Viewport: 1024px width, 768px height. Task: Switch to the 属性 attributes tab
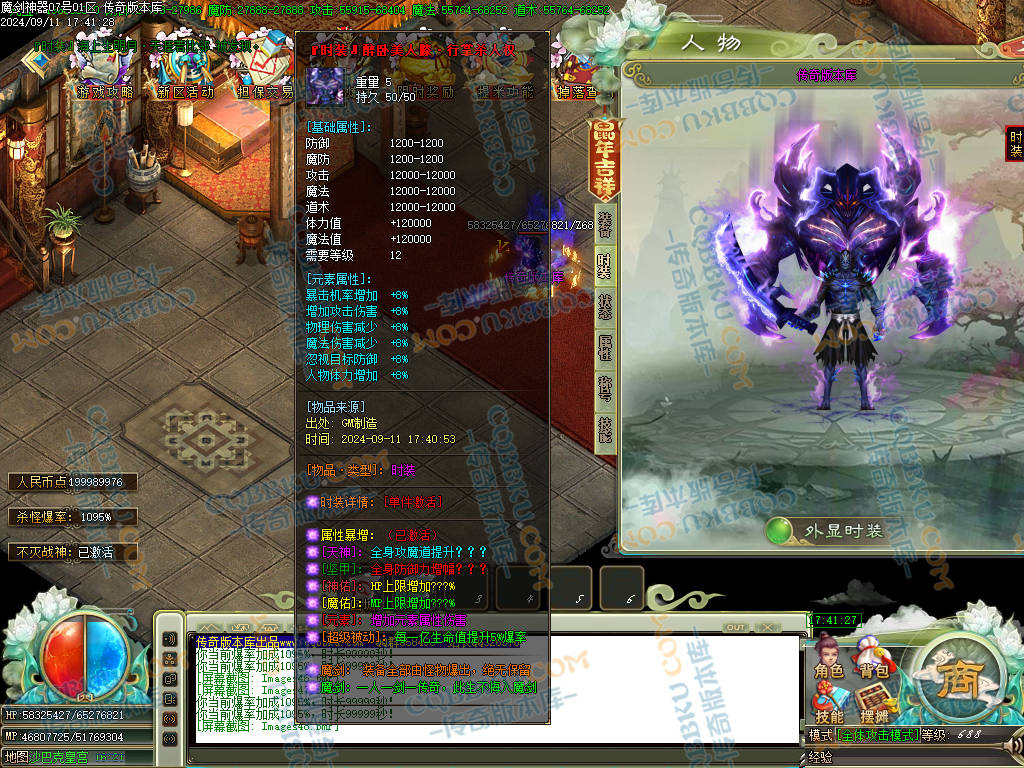click(604, 347)
